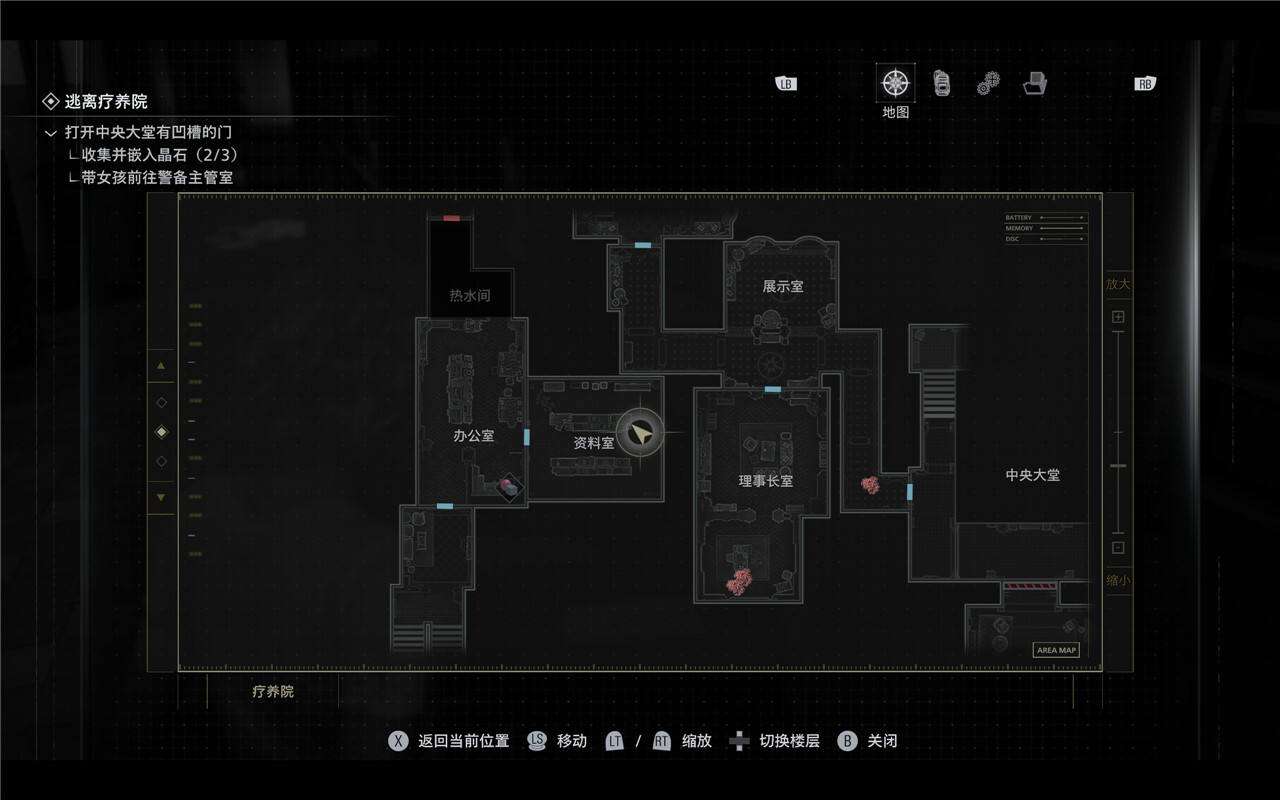The image size is (1280, 800).
Task: Select the item marker in the office
Action: (x=510, y=487)
